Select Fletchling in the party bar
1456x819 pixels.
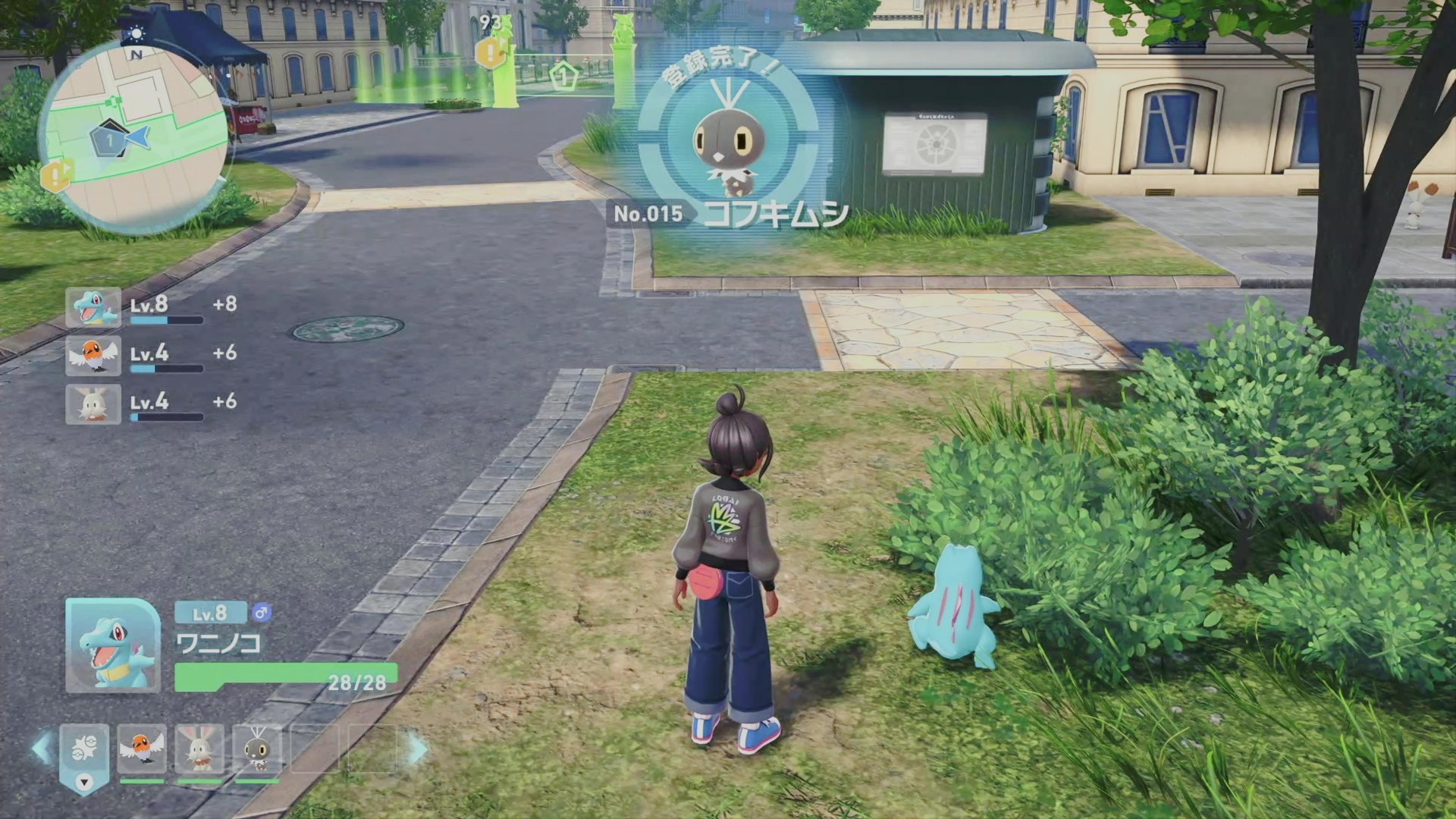tap(142, 748)
